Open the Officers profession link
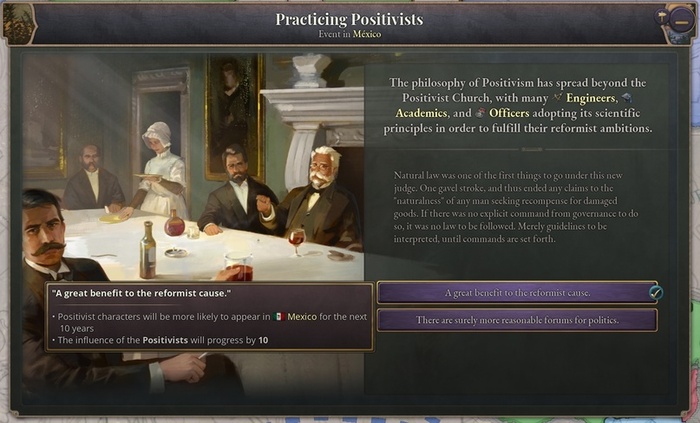 515,113
